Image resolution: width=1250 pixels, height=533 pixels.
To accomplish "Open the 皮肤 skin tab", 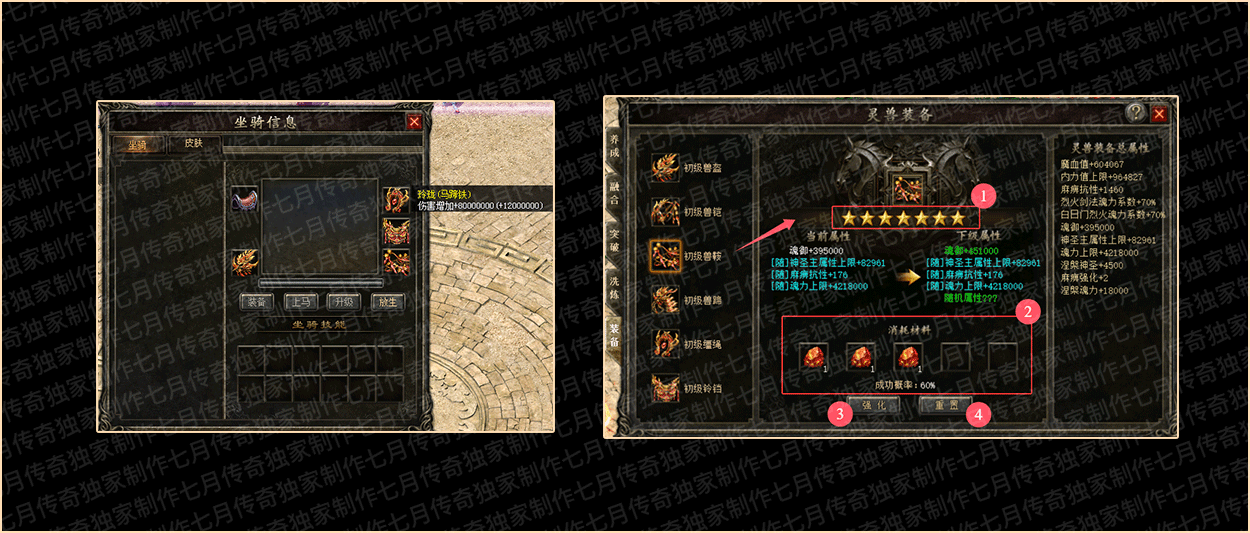I will (x=193, y=144).
